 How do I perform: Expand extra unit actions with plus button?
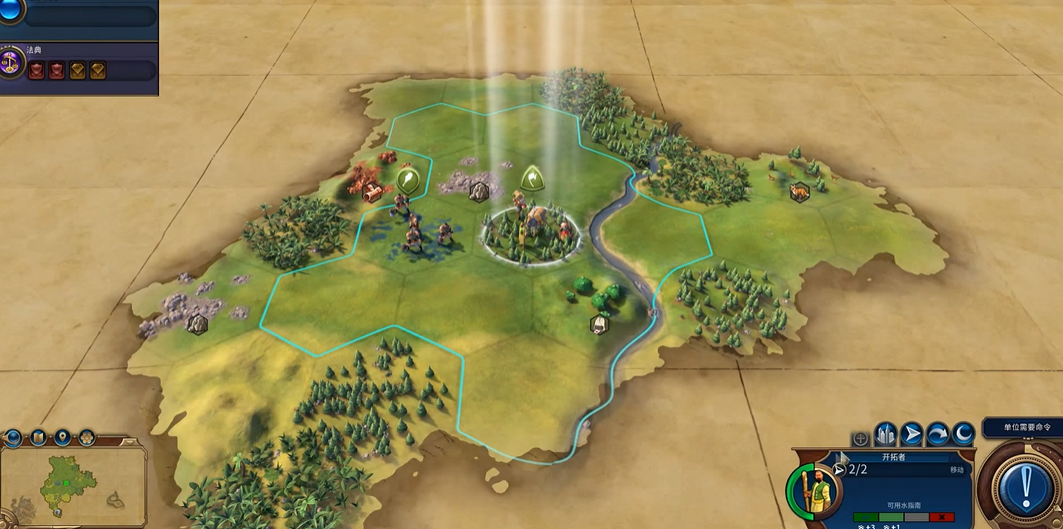tap(860, 439)
